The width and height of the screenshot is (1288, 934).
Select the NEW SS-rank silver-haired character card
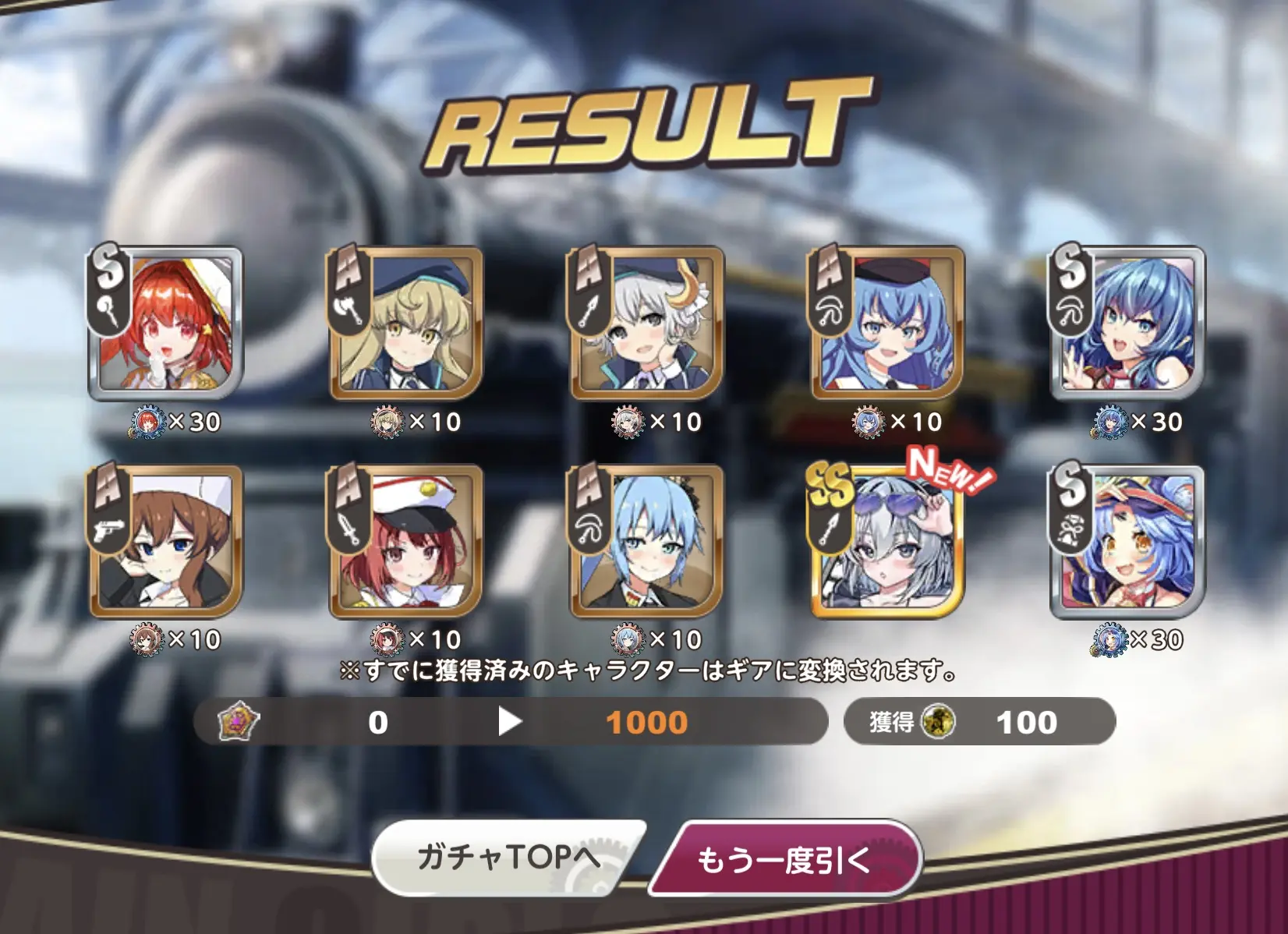coord(887,542)
